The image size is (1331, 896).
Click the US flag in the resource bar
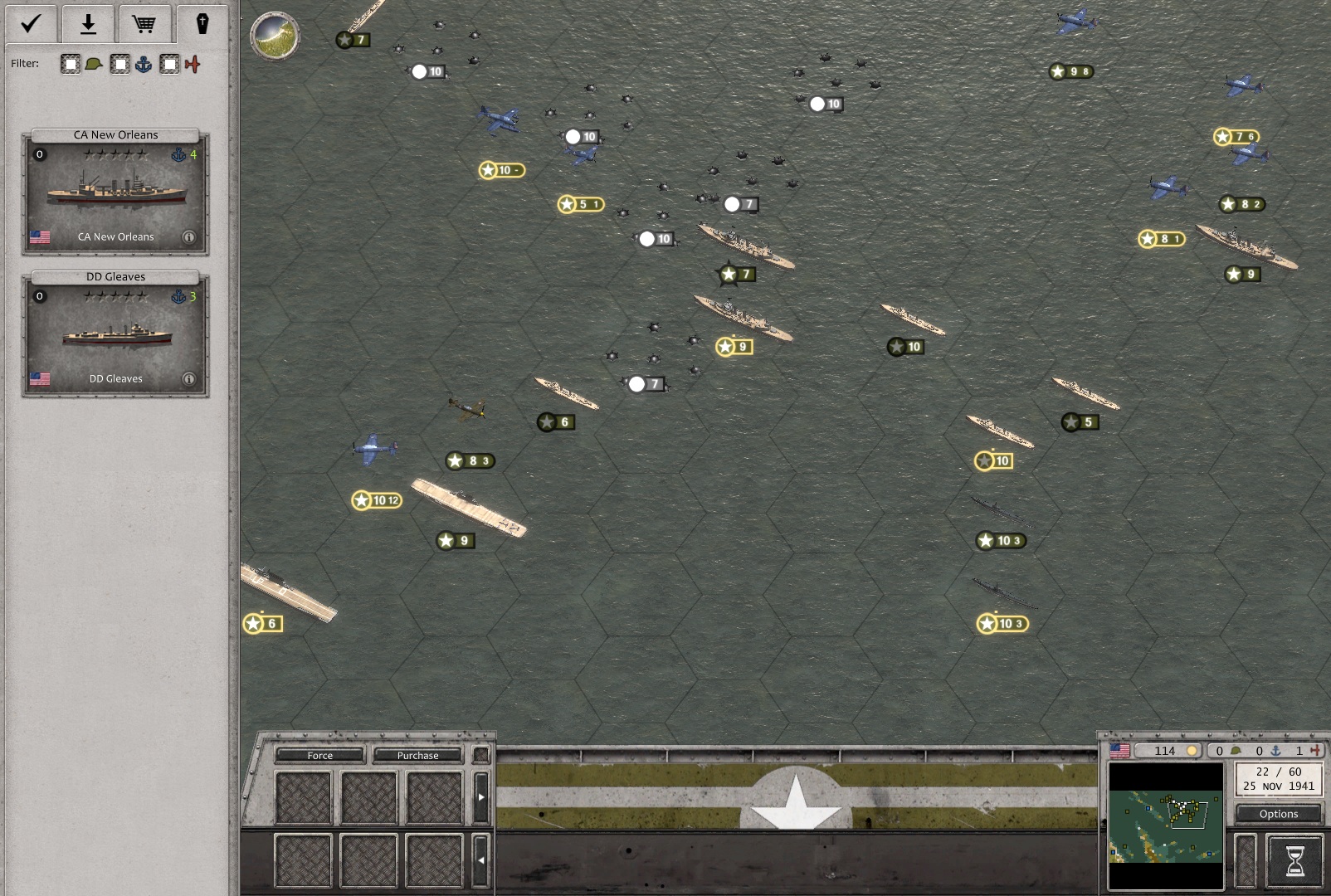1118,750
